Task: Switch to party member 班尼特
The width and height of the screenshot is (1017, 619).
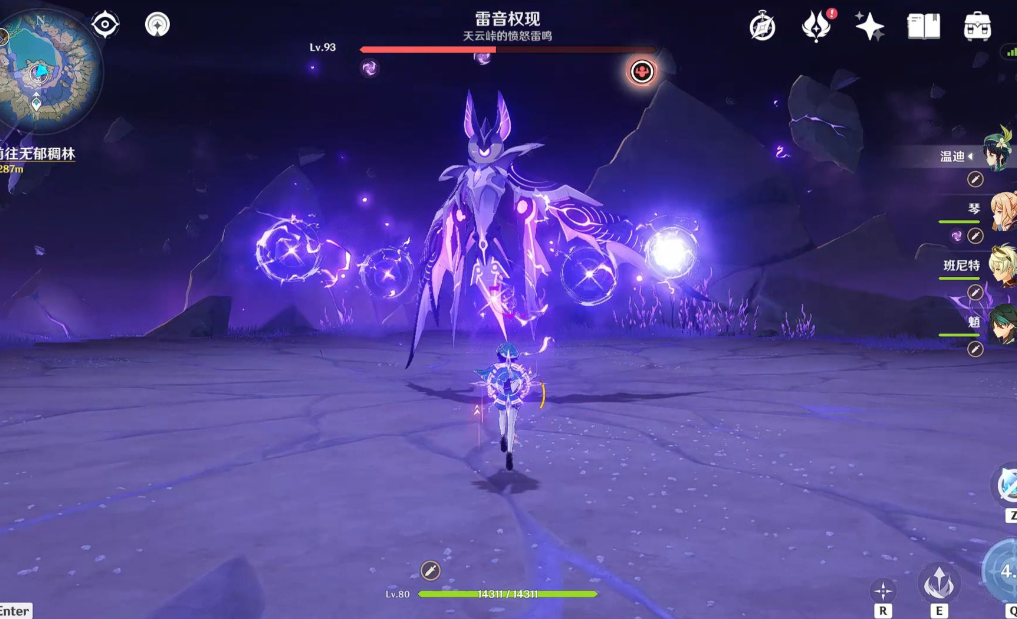Action: click(x=1000, y=267)
